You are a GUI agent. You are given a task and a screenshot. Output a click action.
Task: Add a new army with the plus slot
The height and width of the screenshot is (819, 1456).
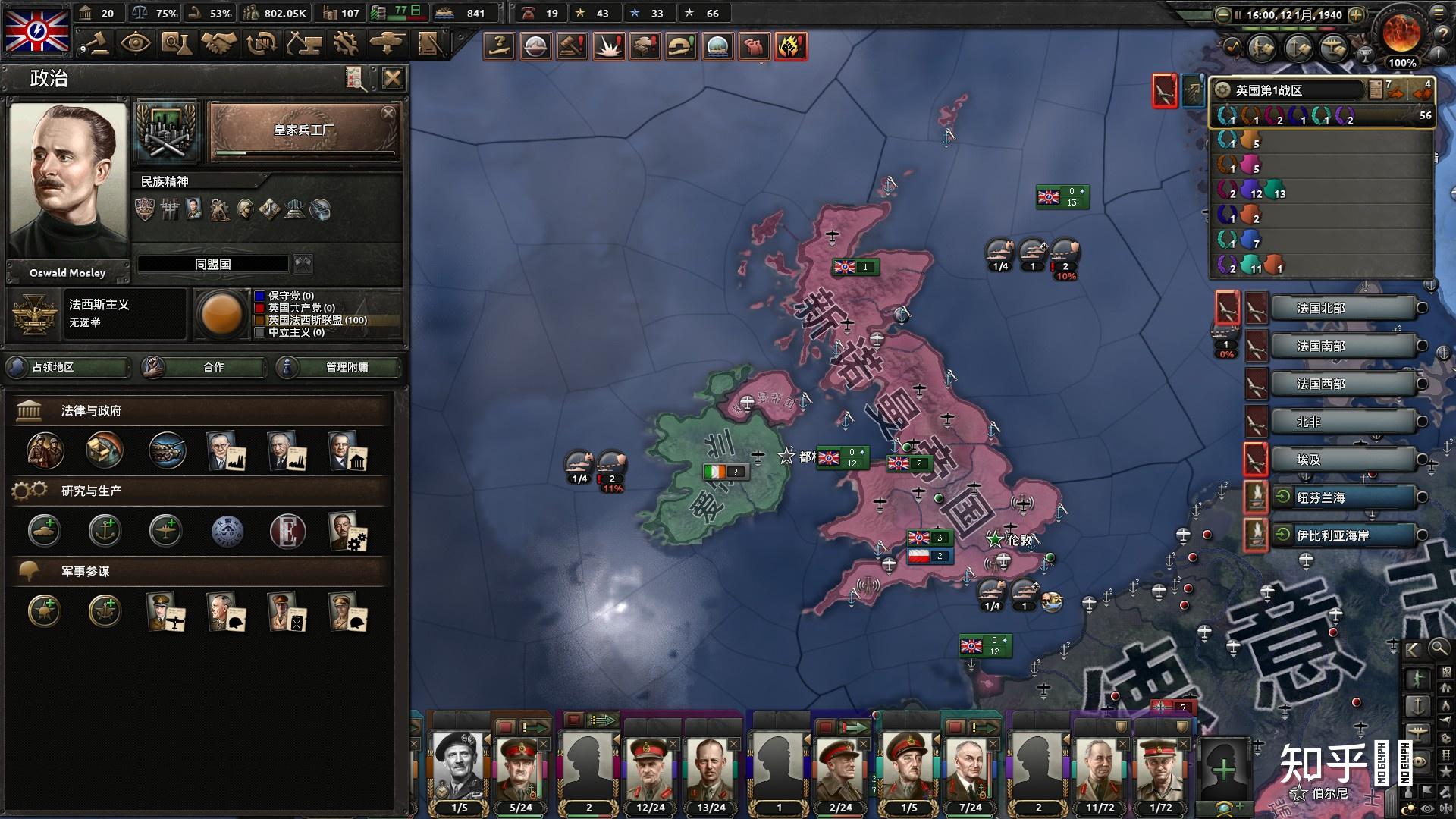pyautogui.click(x=1223, y=770)
